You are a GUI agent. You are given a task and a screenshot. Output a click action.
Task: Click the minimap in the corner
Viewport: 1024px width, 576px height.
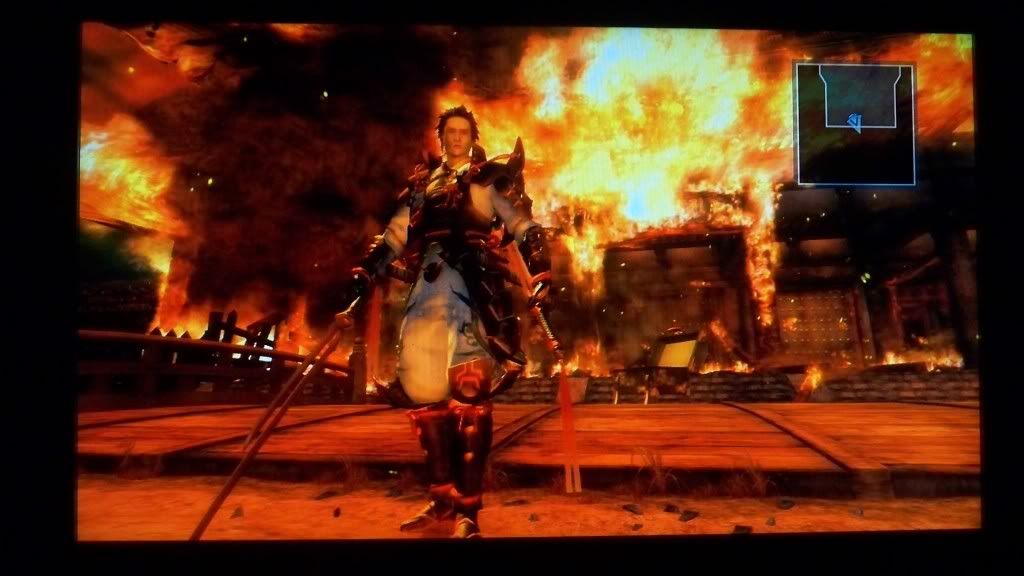click(x=855, y=124)
